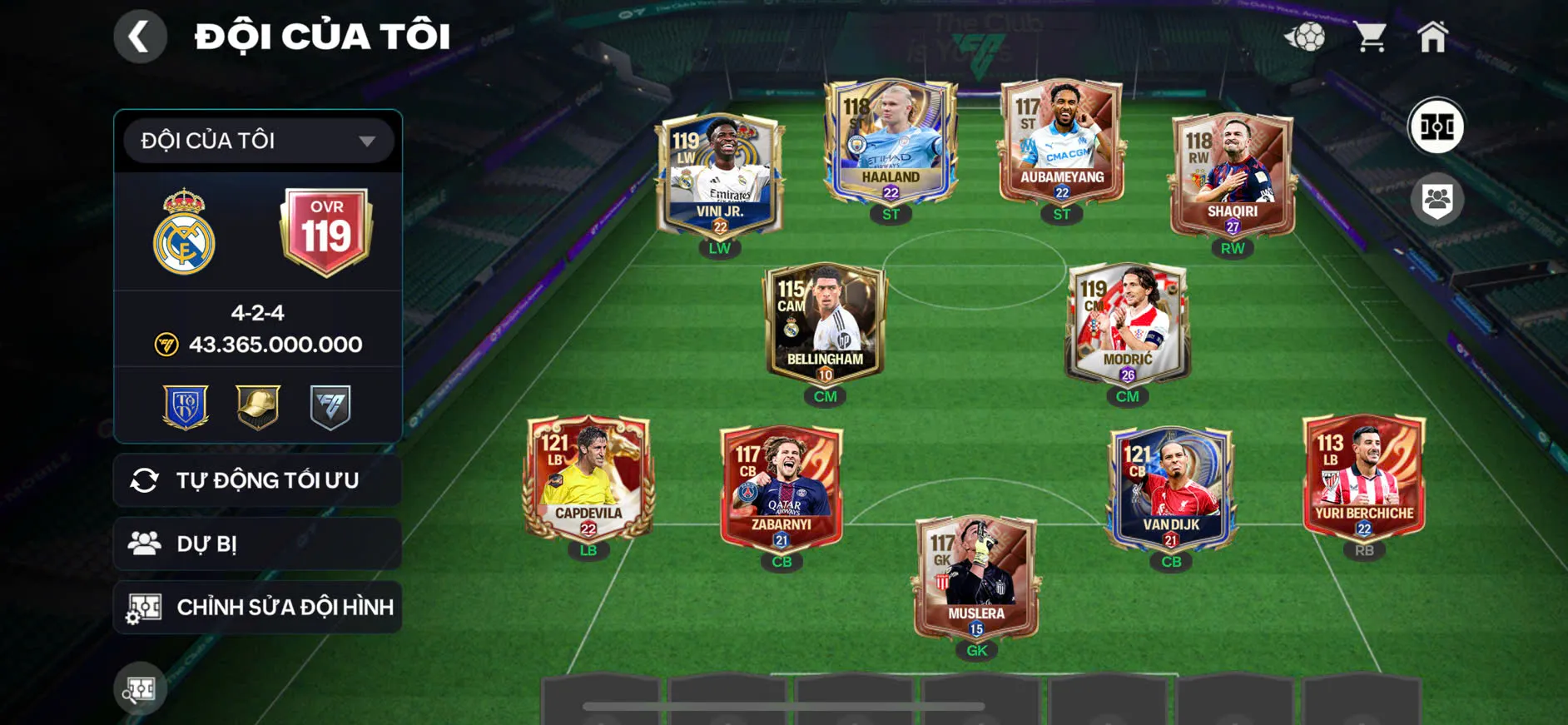
Task: Click CHỈNH SỬA ĐỘI HÌNH to edit lineup
Action: 256,607
